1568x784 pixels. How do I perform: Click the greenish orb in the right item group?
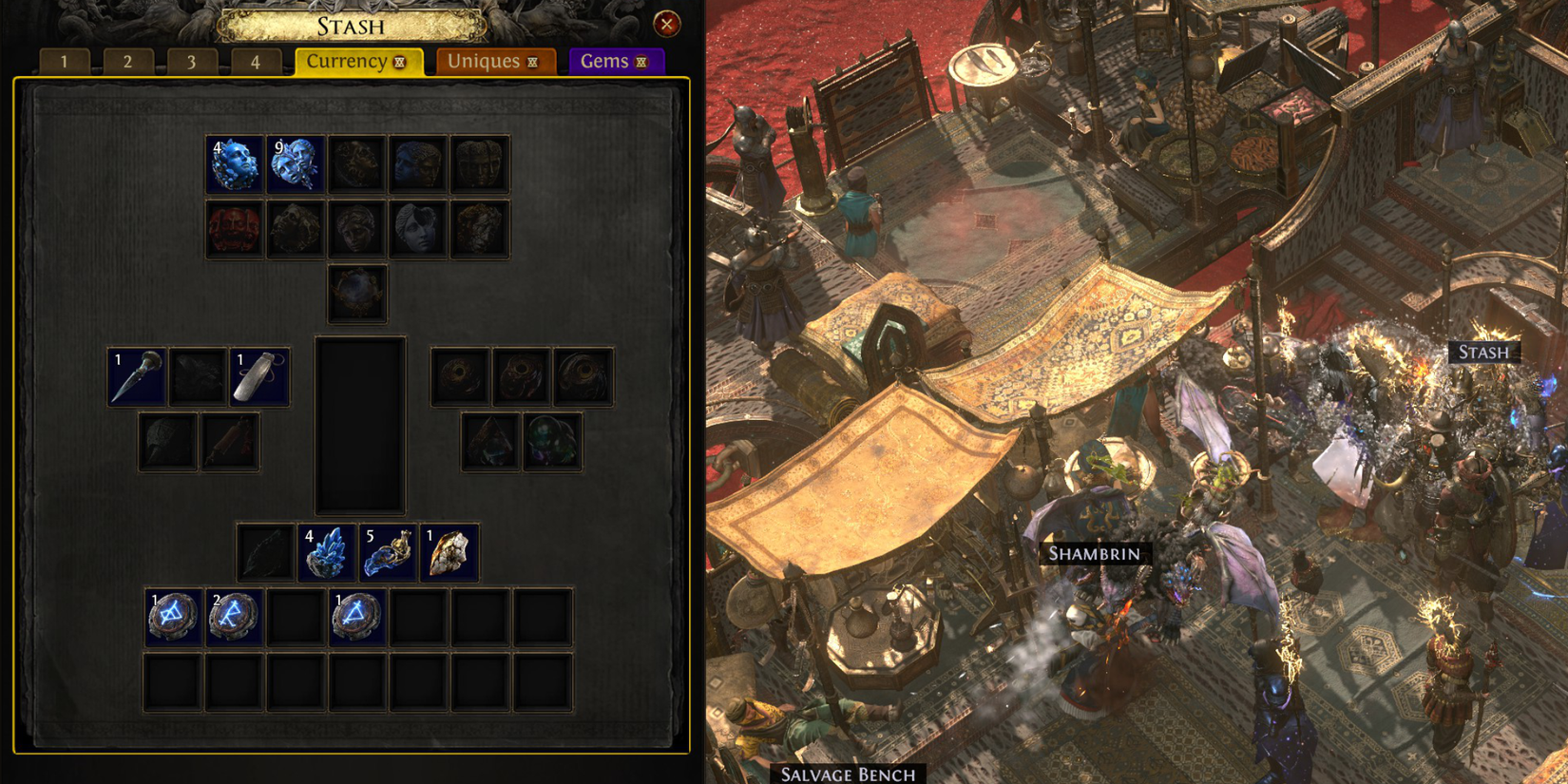553,440
